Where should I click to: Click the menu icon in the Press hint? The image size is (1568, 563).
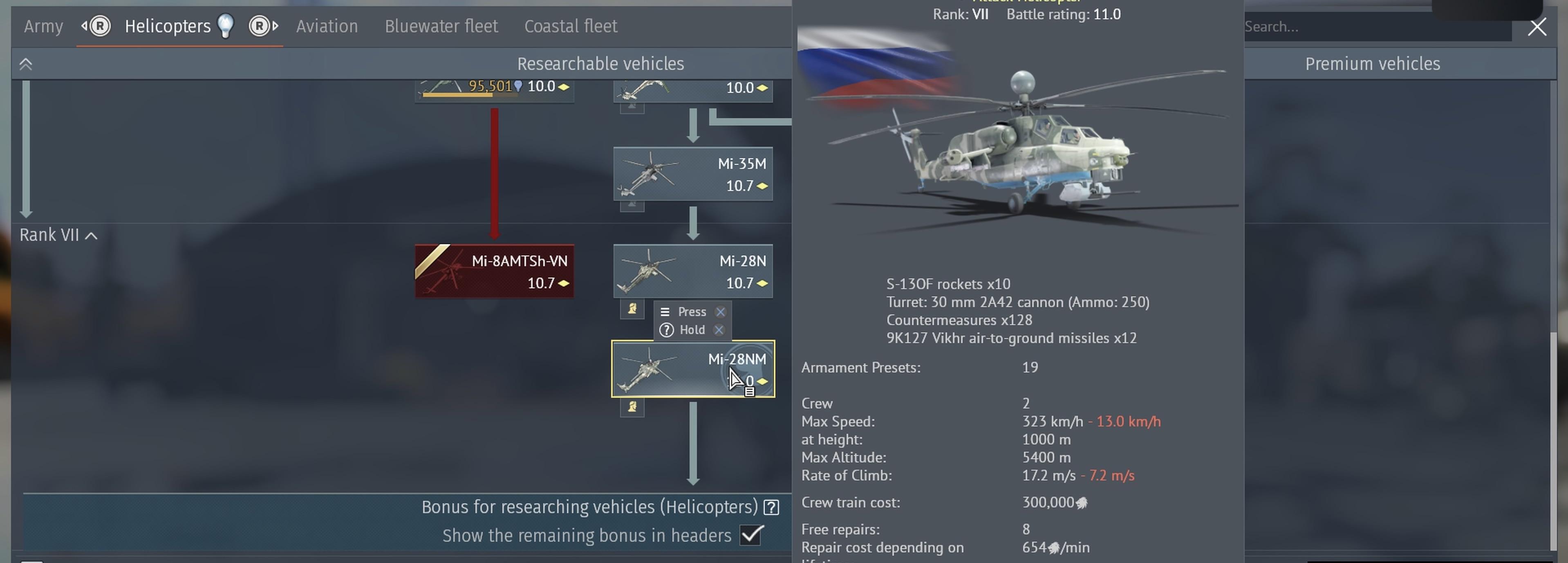tap(665, 312)
